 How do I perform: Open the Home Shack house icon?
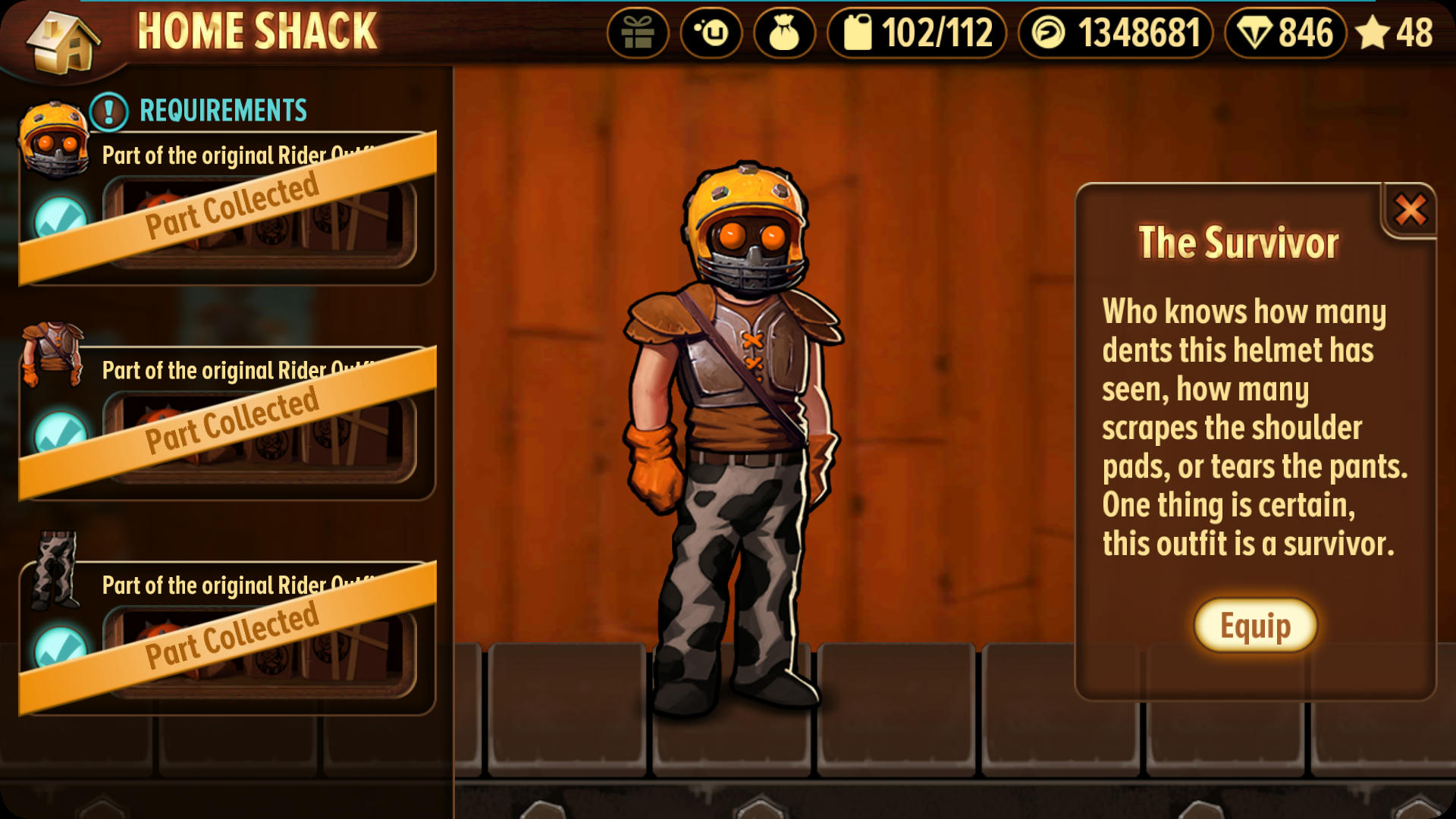click(63, 42)
